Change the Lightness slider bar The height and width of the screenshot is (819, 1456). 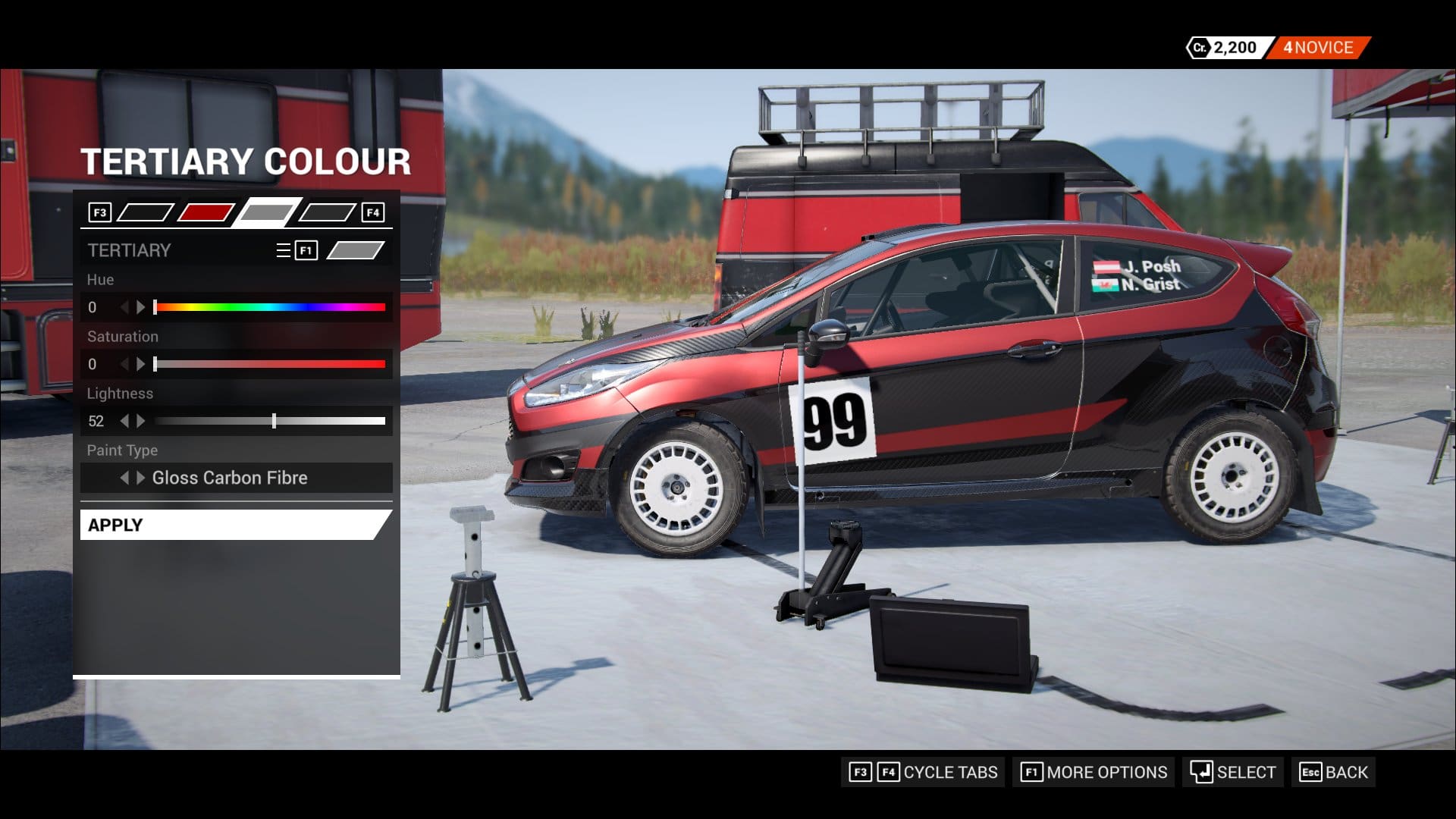click(270, 421)
